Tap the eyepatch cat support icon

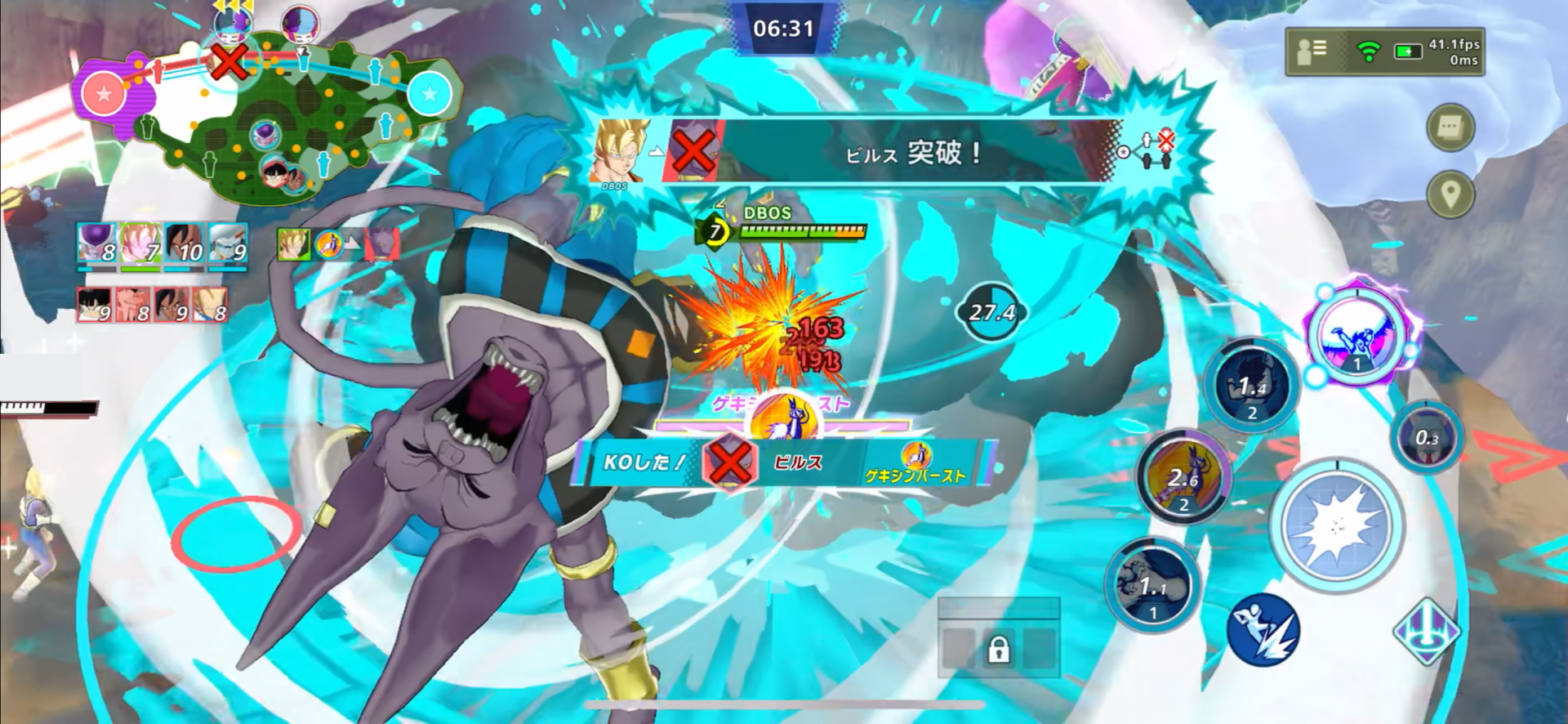click(1427, 439)
